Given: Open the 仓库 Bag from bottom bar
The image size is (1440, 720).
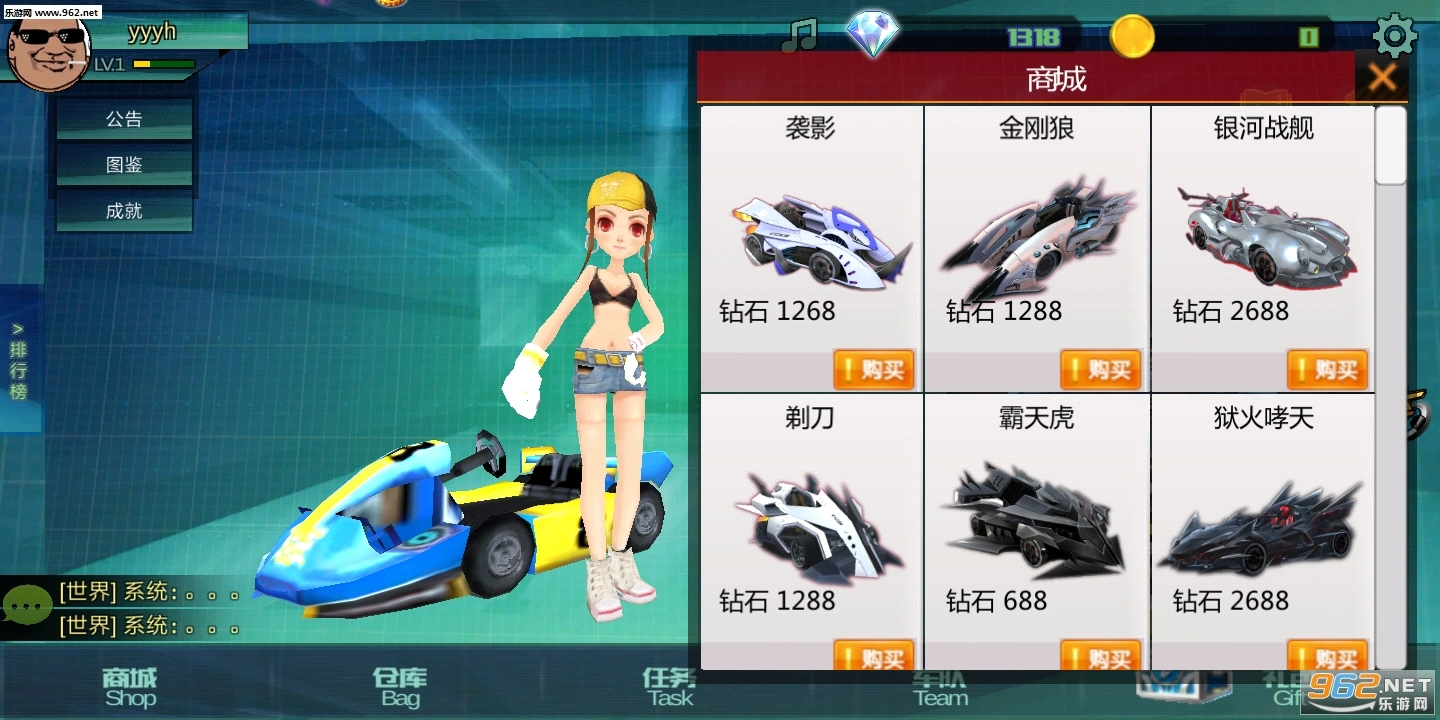Looking at the screenshot, I should click(399, 687).
